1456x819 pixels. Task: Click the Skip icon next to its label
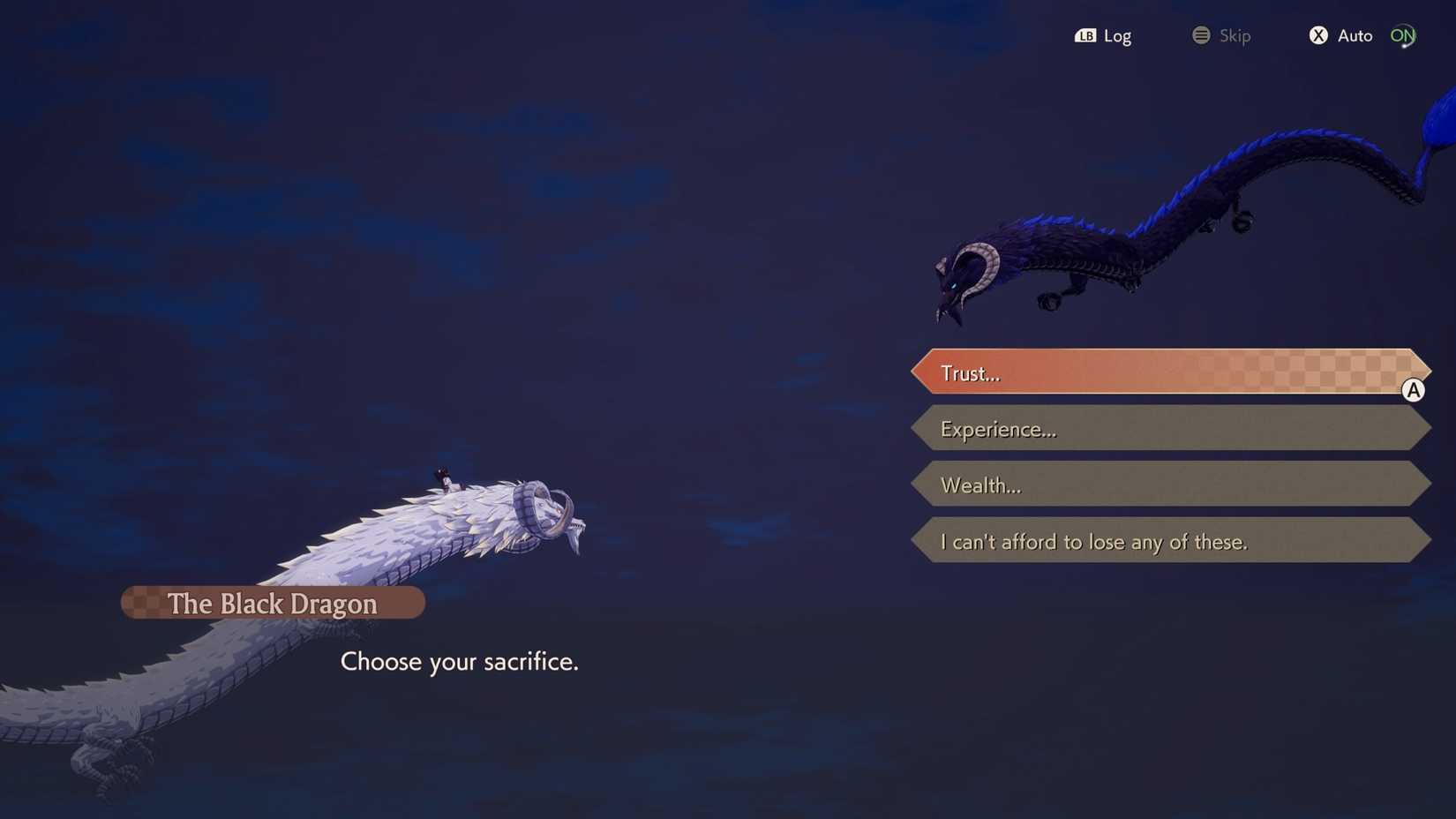tap(1200, 35)
